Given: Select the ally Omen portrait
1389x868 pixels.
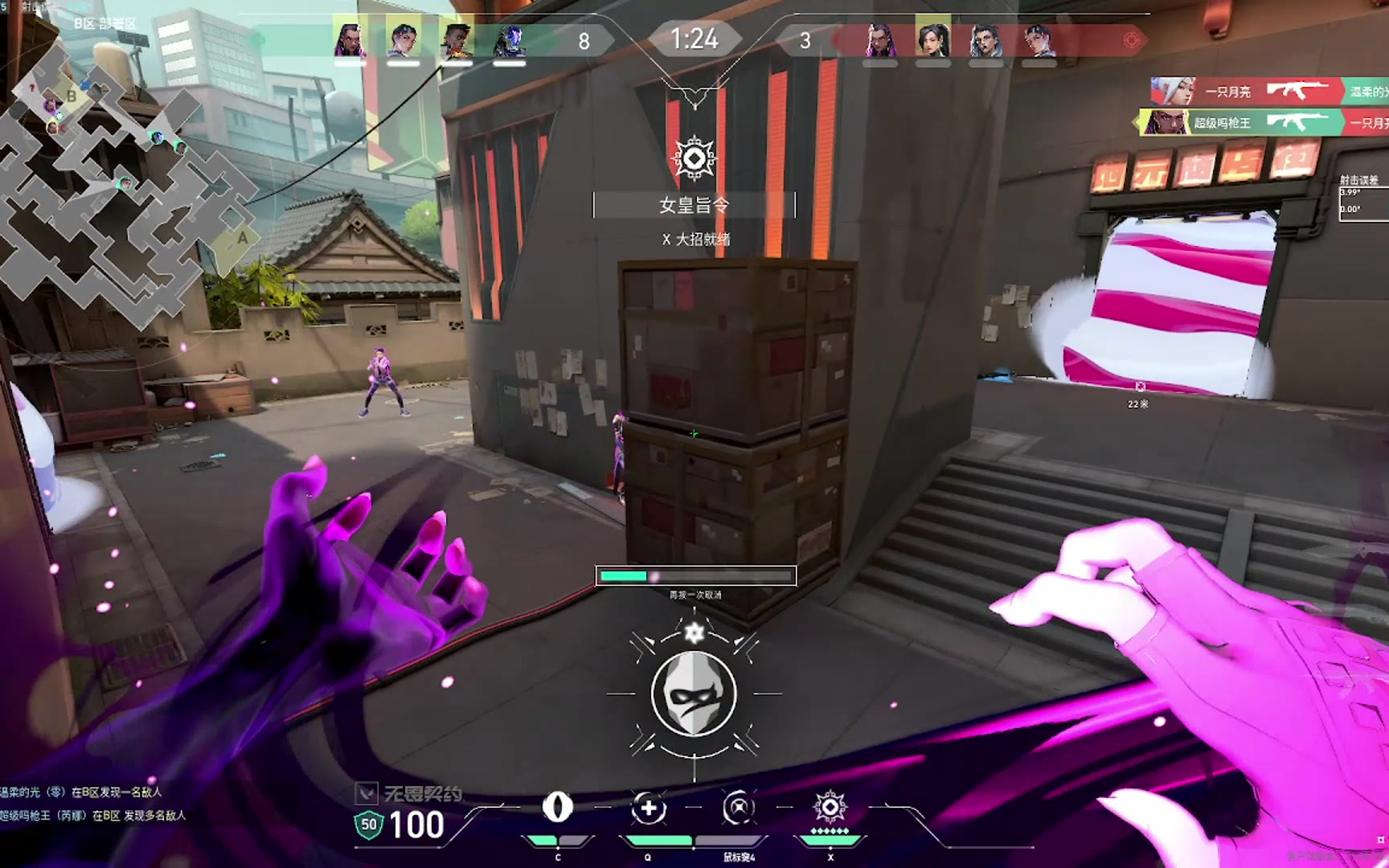Looking at the screenshot, I should [x=509, y=40].
